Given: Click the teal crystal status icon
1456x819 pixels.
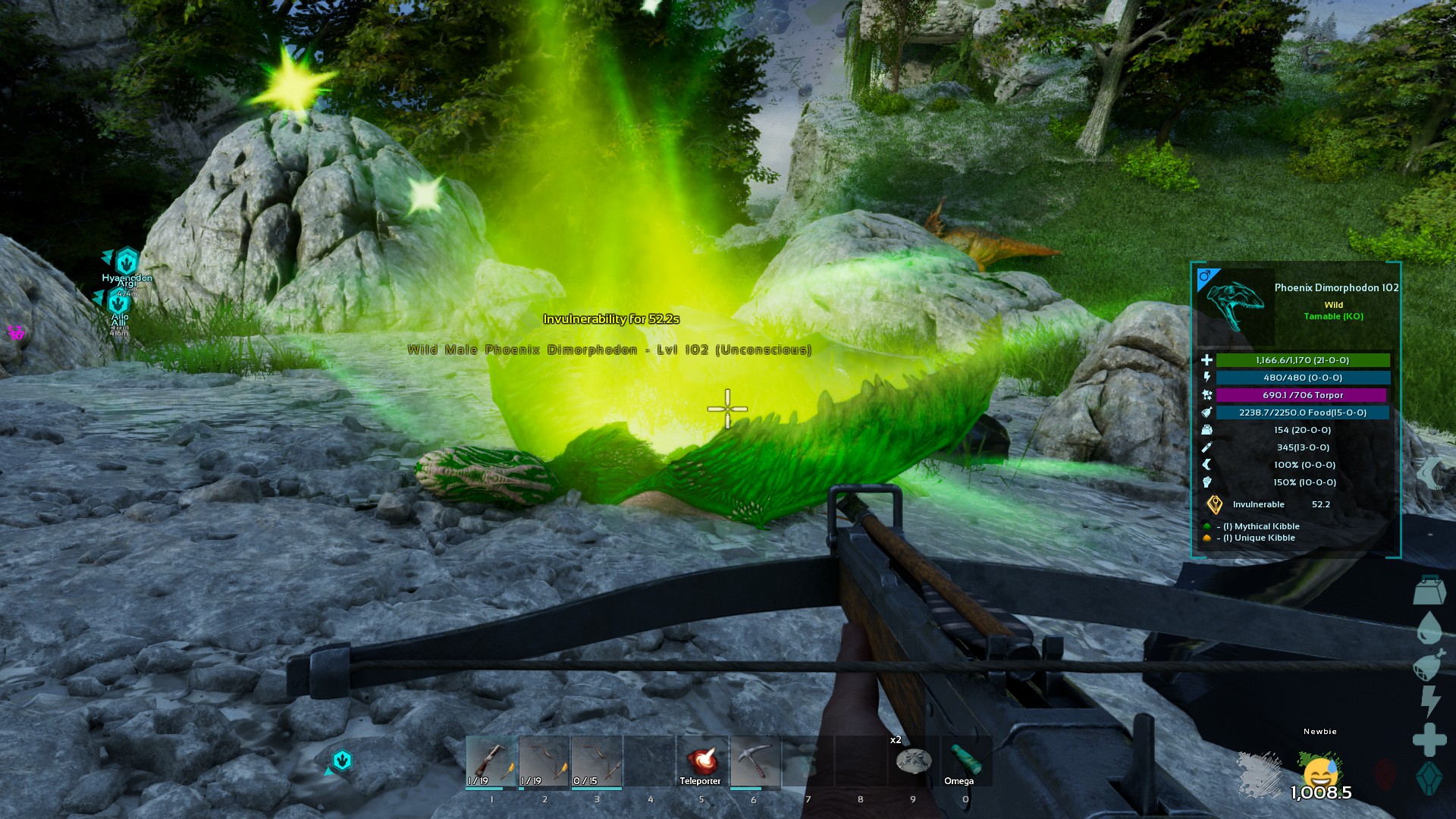Looking at the screenshot, I should pyautogui.click(x=1429, y=779).
